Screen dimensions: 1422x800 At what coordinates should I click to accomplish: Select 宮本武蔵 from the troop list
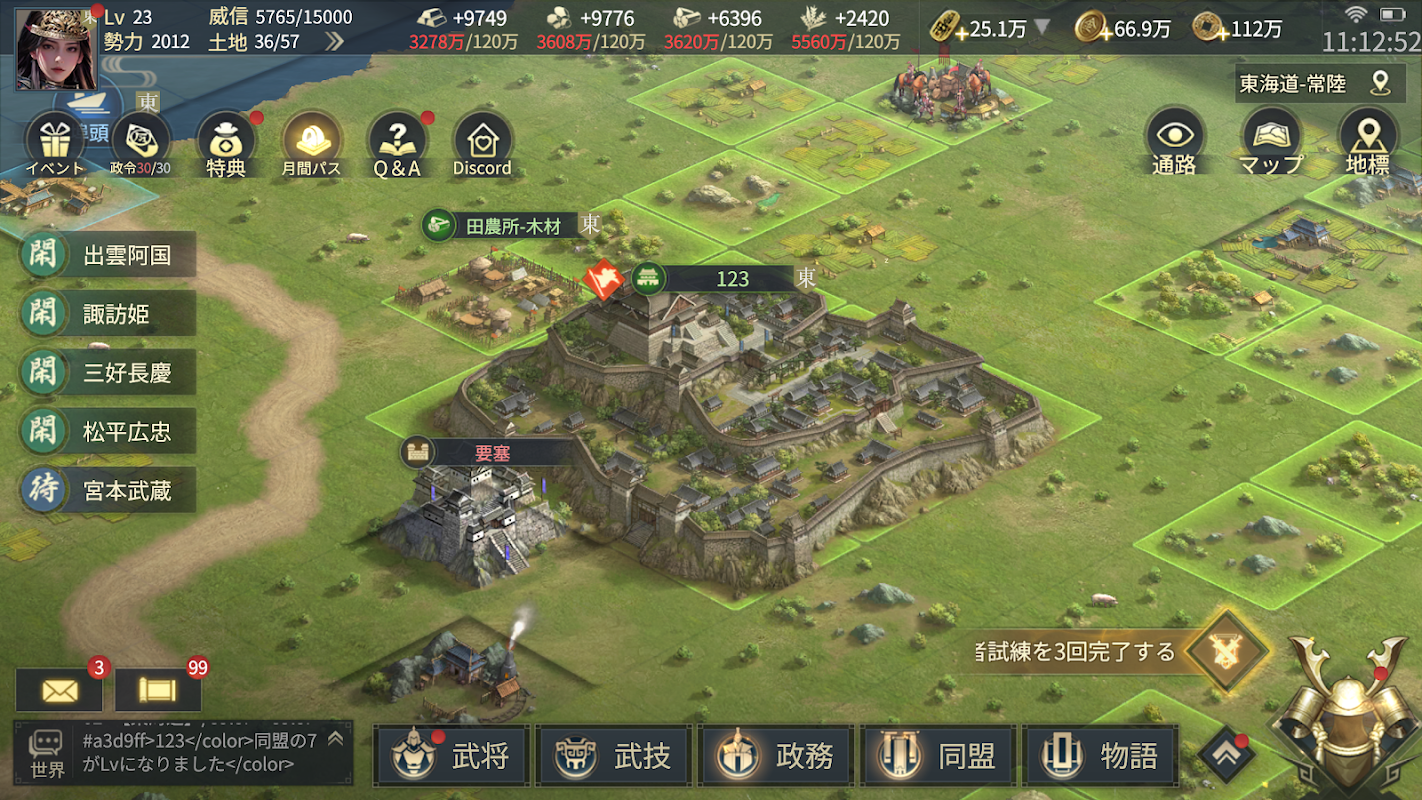108,491
